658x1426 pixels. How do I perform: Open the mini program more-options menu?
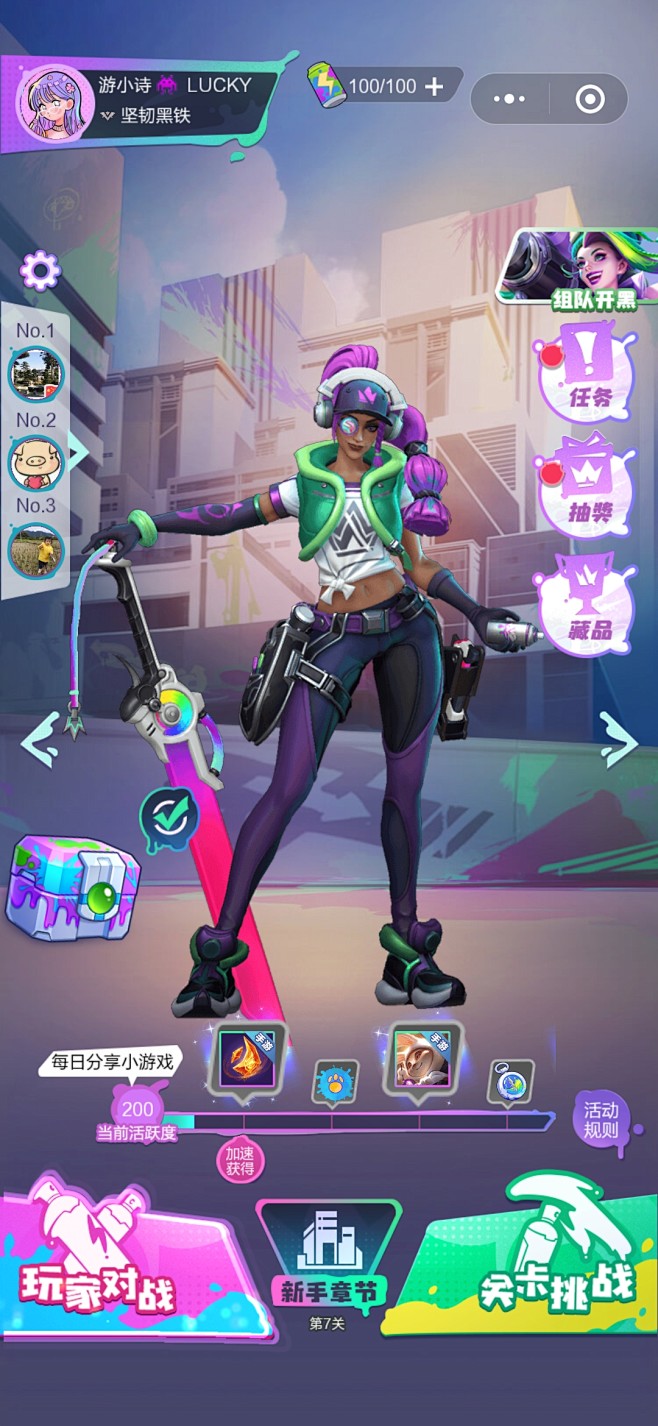(509, 99)
